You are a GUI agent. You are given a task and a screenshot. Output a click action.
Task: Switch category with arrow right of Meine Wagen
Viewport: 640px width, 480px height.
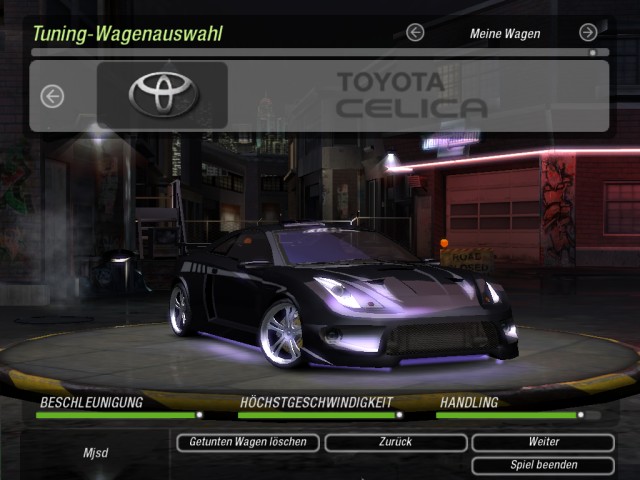coord(588,33)
